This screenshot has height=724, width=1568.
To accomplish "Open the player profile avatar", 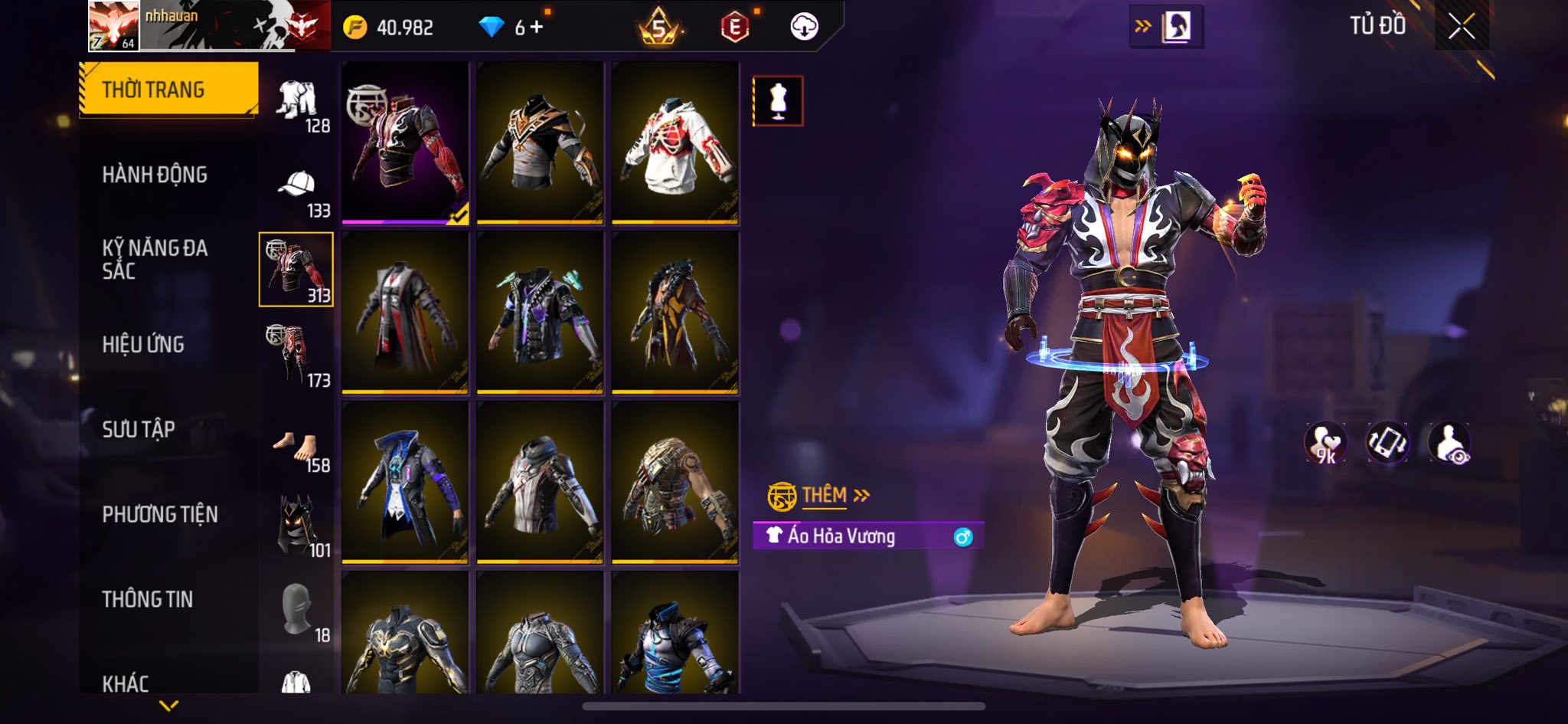I will click(x=113, y=25).
